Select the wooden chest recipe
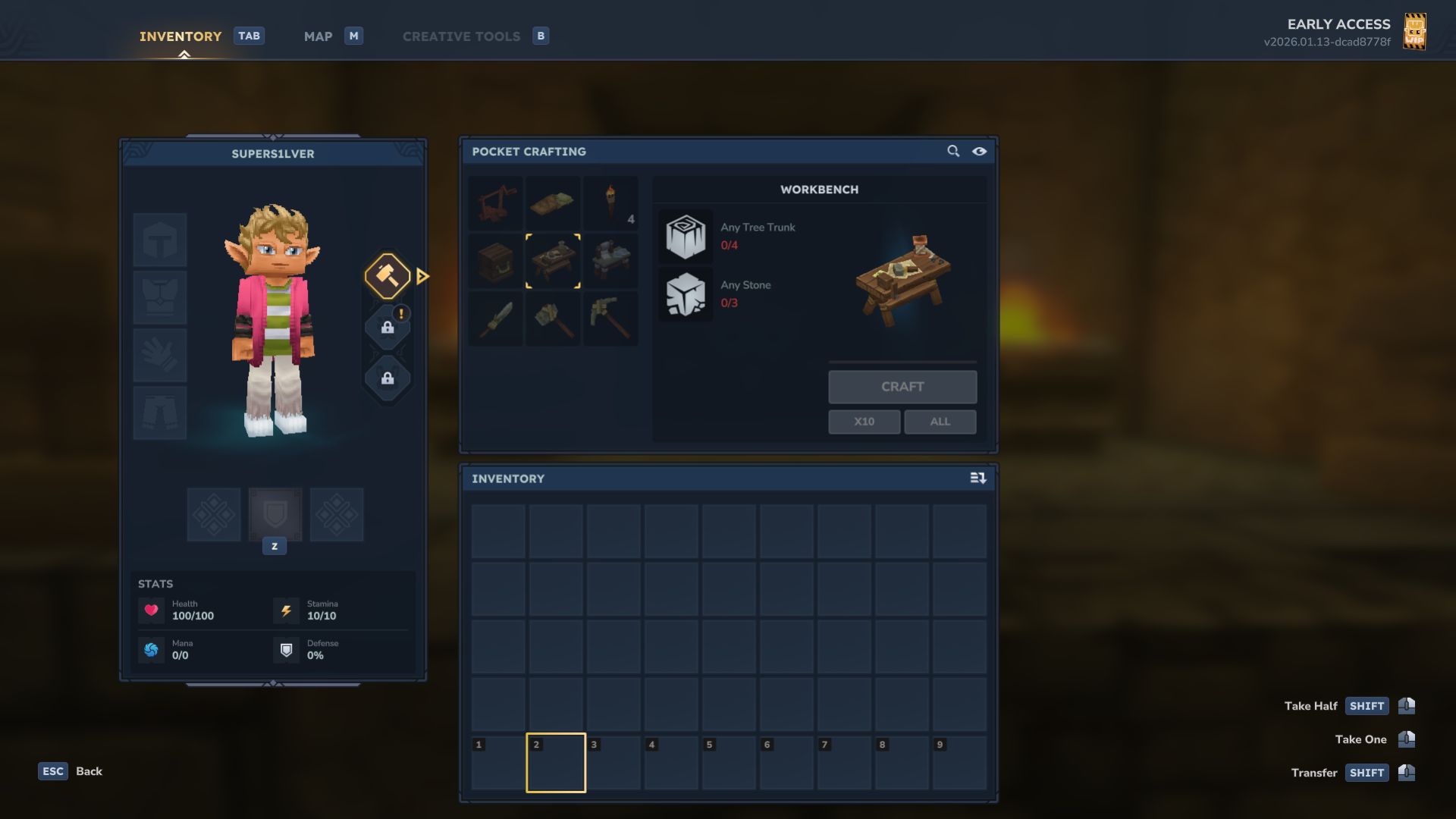This screenshot has height=819, width=1456. (495, 261)
